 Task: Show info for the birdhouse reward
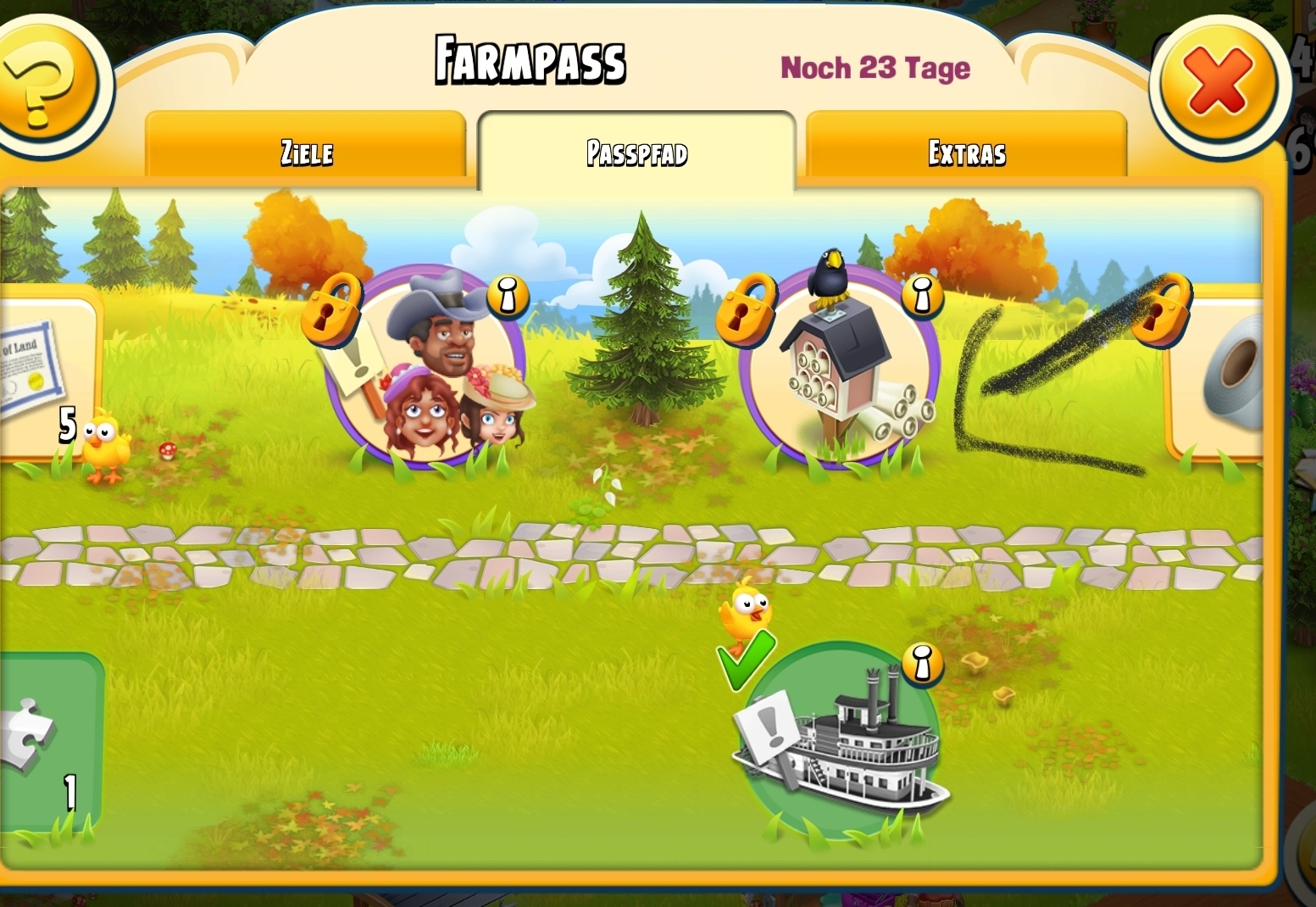click(921, 295)
